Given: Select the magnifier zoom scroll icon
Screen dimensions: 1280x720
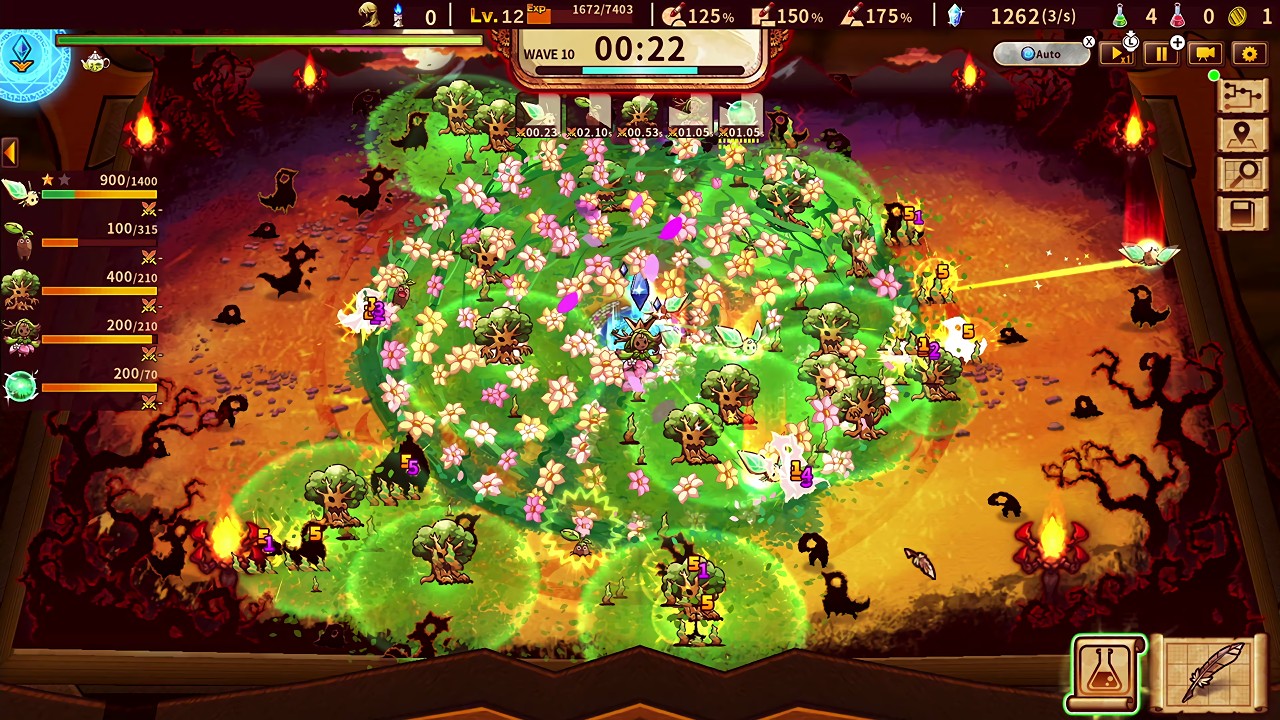Looking at the screenshot, I should pos(1243,171).
